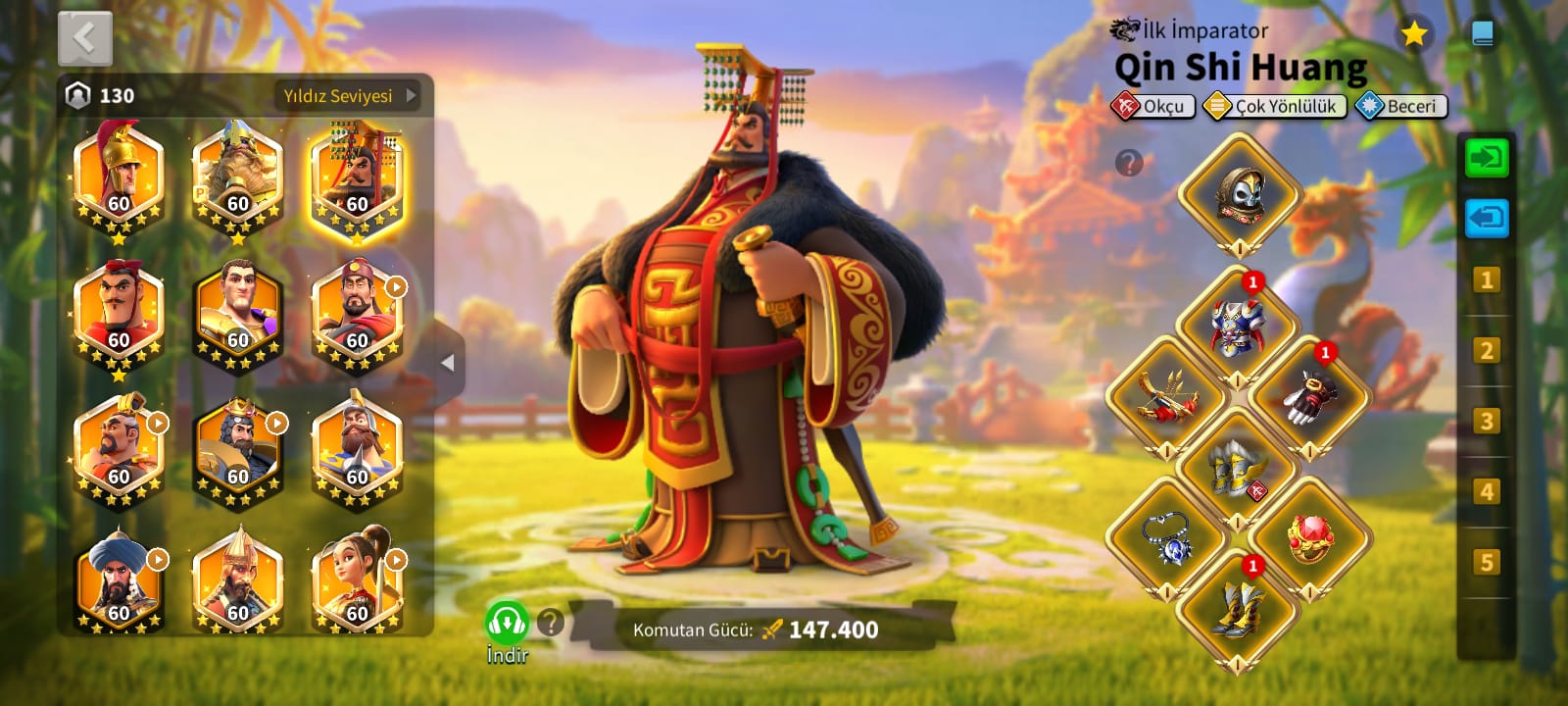Click the green arrow equipment button

(x=1486, y=158)
